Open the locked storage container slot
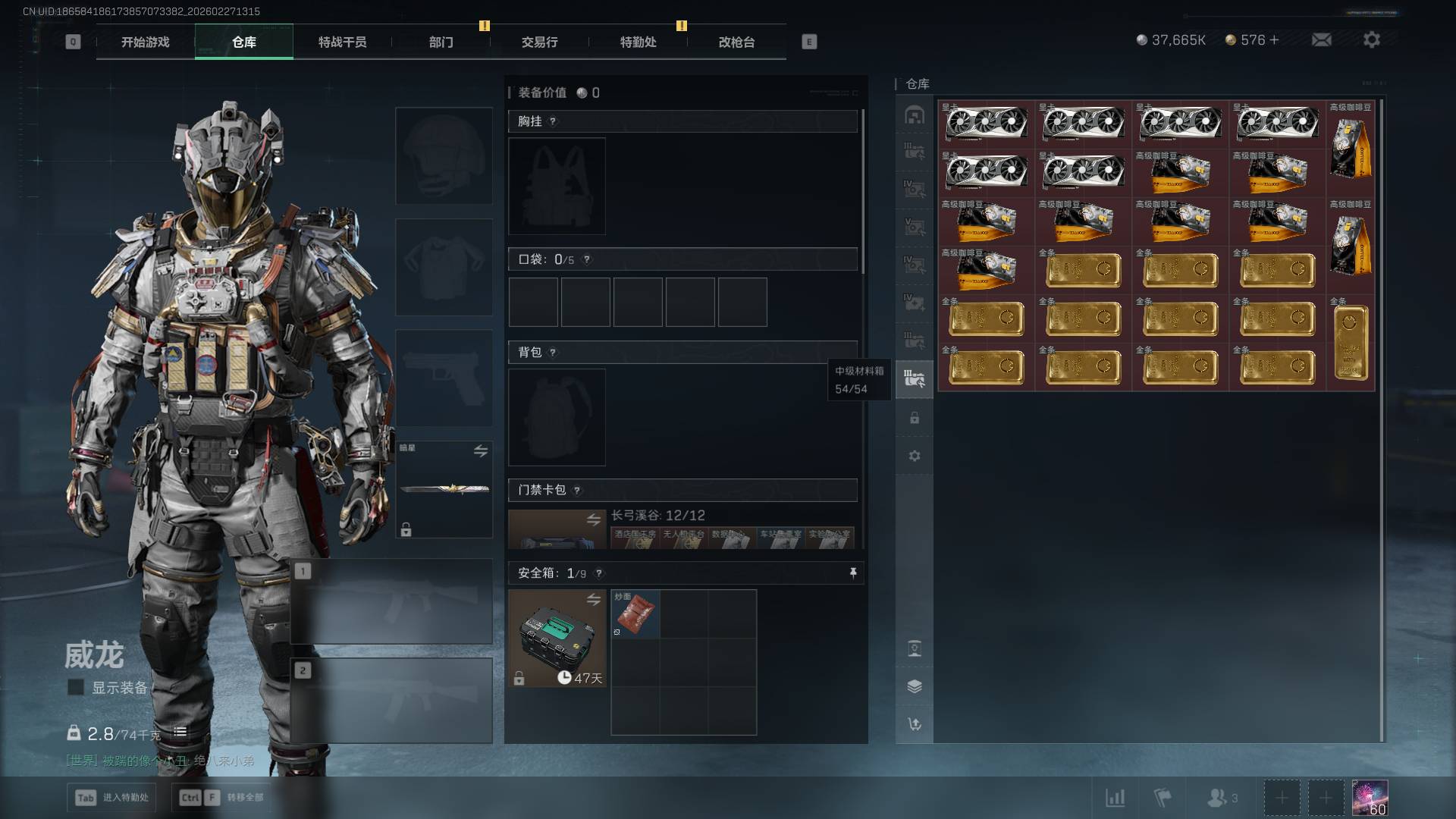The width and height of the screenshot is (1456, 819). 915,418
